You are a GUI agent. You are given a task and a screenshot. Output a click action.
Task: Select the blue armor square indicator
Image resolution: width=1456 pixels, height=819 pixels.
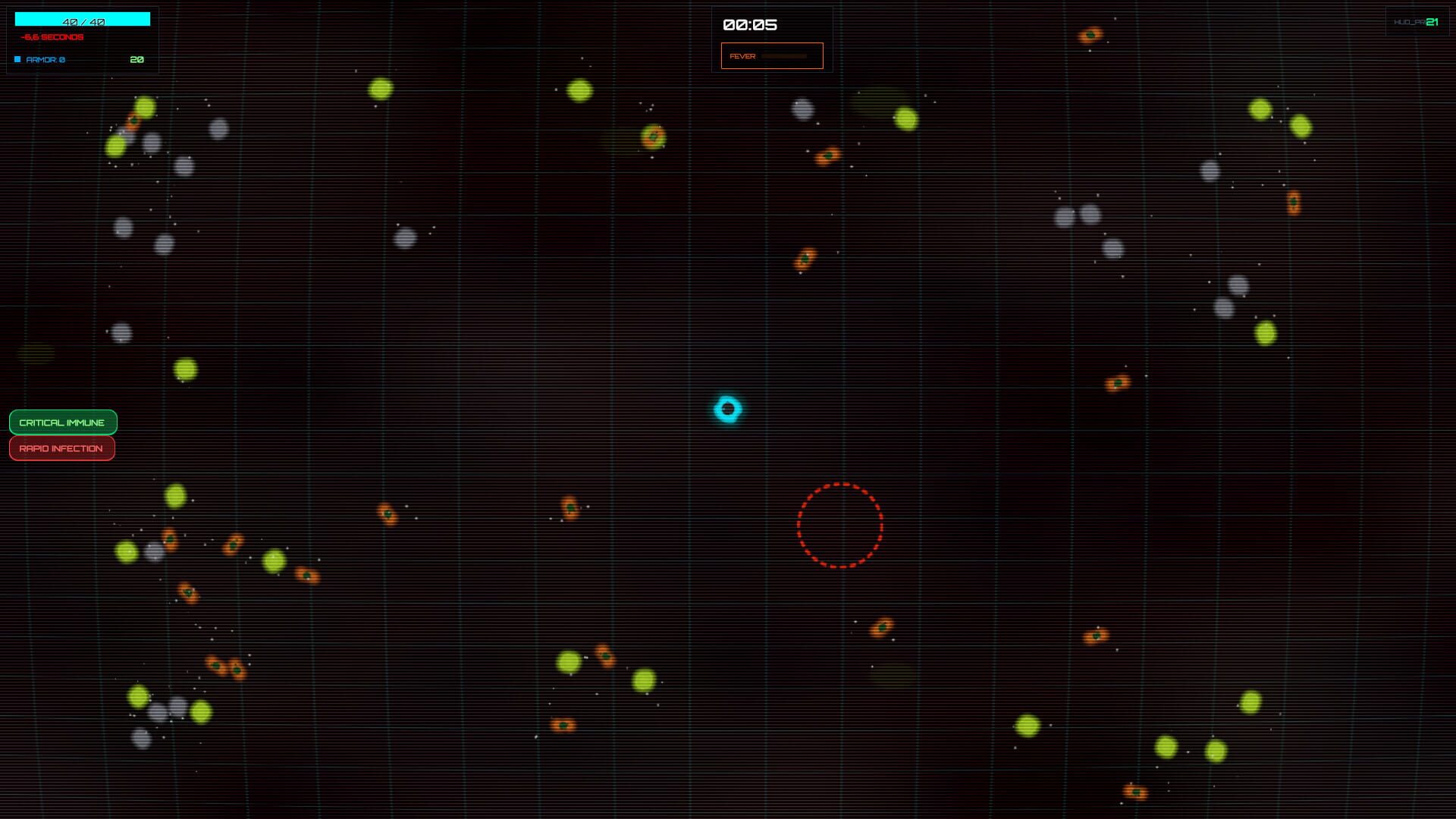point(17,58)
